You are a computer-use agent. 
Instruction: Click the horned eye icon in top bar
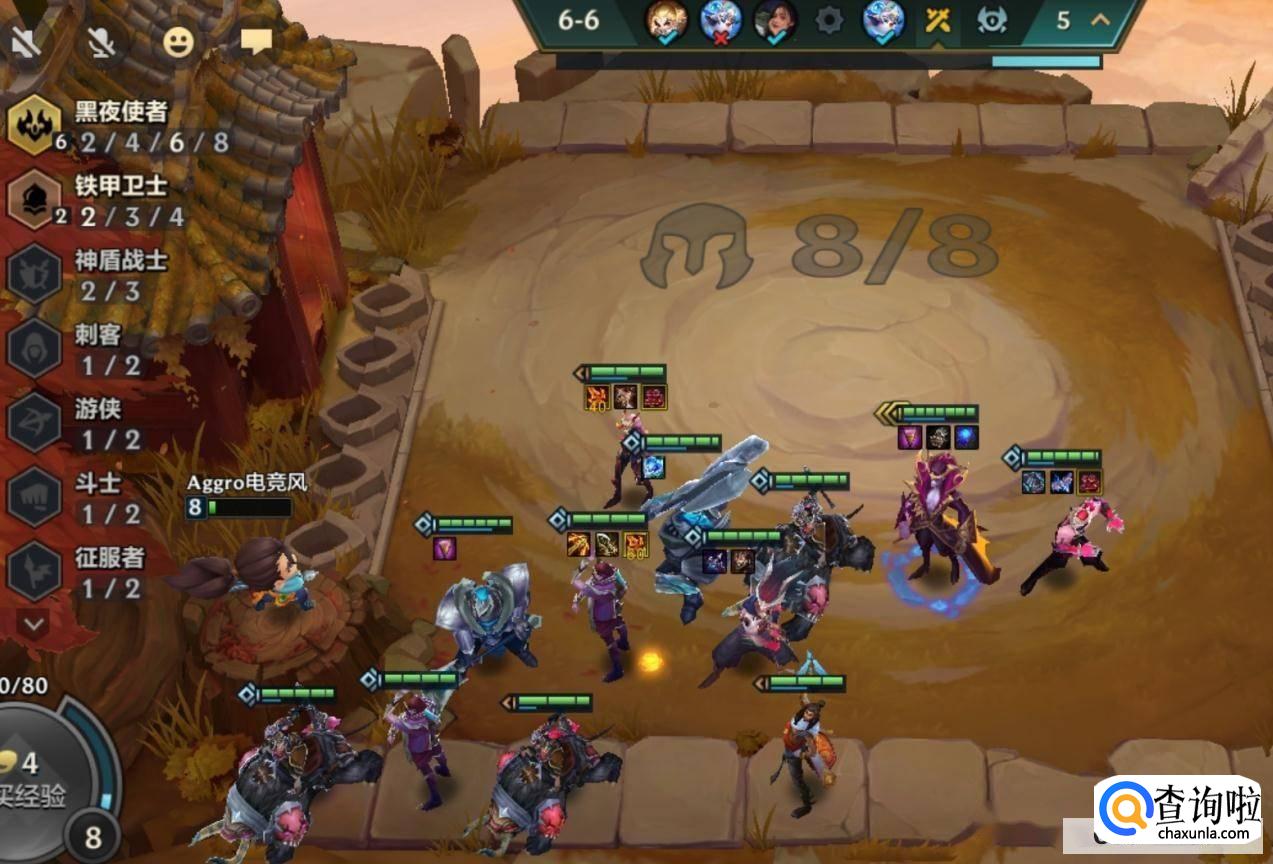[991, 20]
